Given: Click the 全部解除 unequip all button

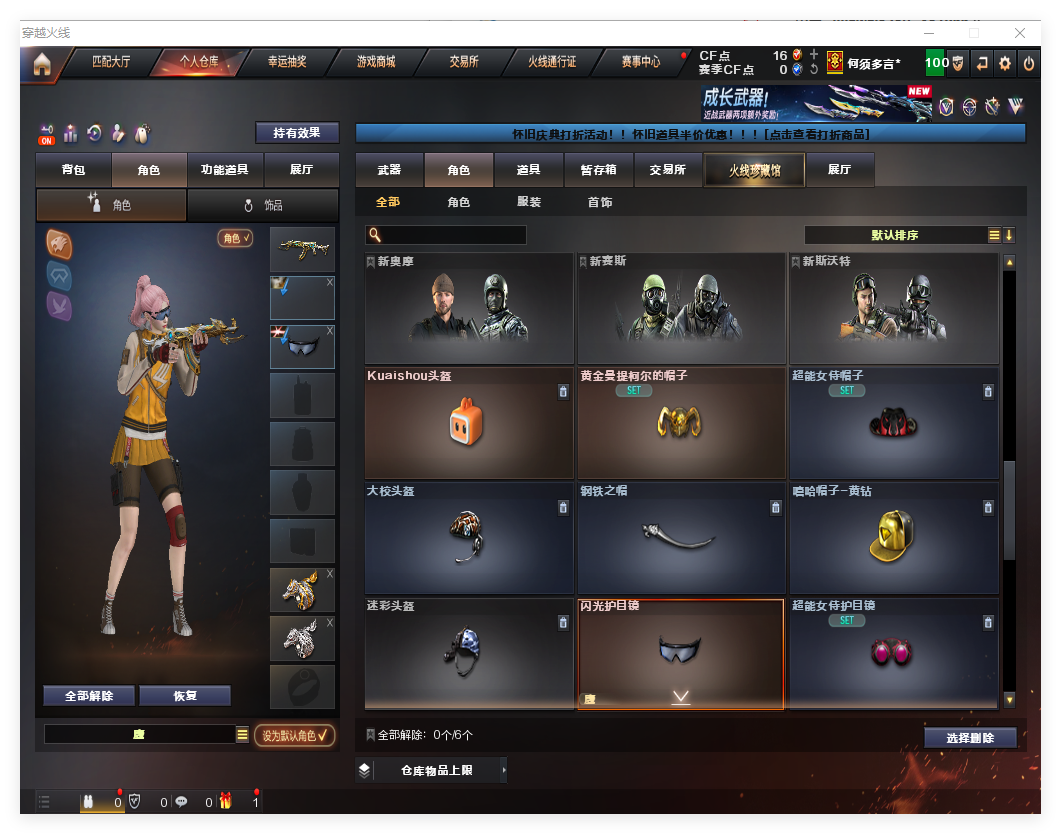Looking at the screenshot, I should 89,696.
